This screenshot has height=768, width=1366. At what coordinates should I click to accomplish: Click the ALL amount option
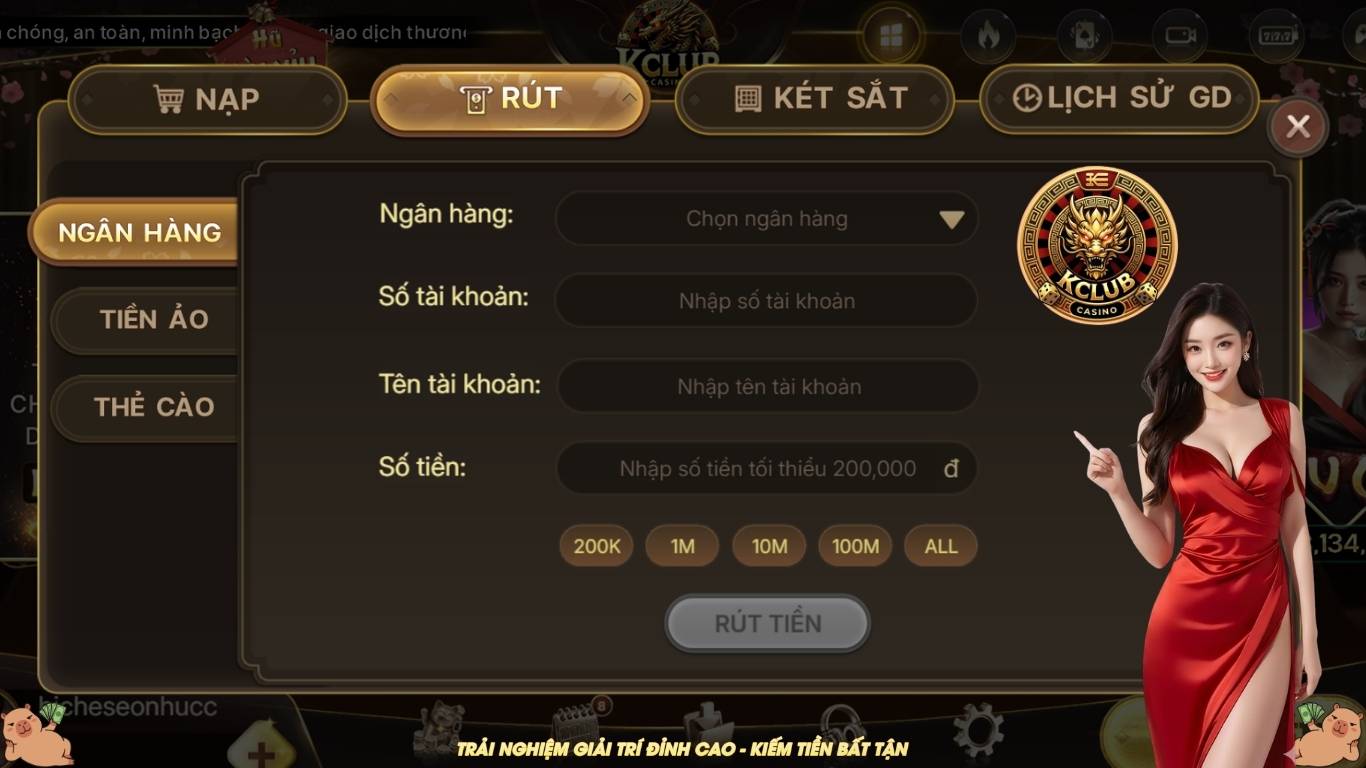[x=939, y=546]
